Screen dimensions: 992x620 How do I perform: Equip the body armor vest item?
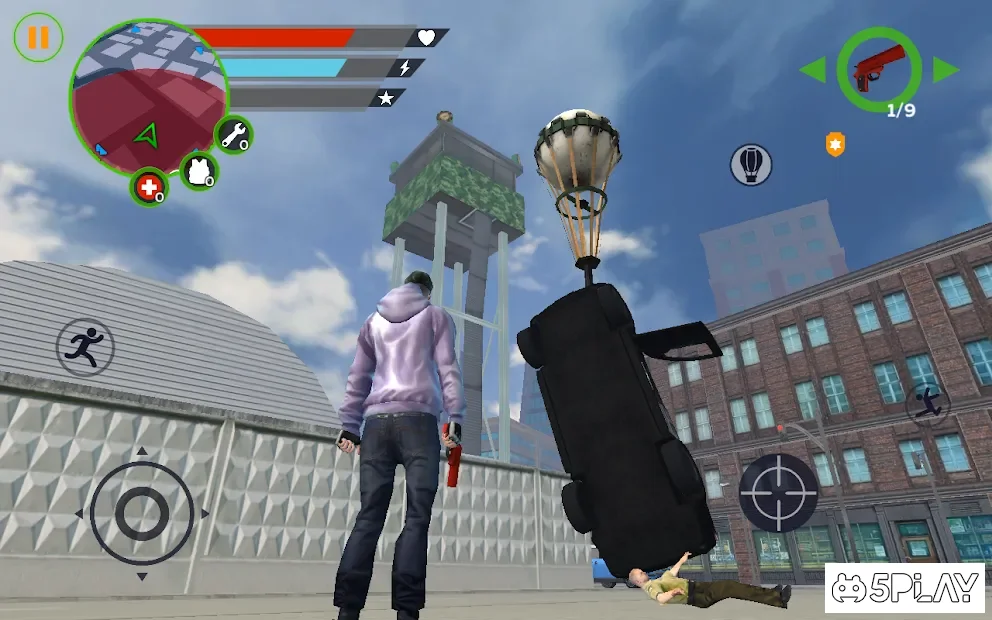200,170
